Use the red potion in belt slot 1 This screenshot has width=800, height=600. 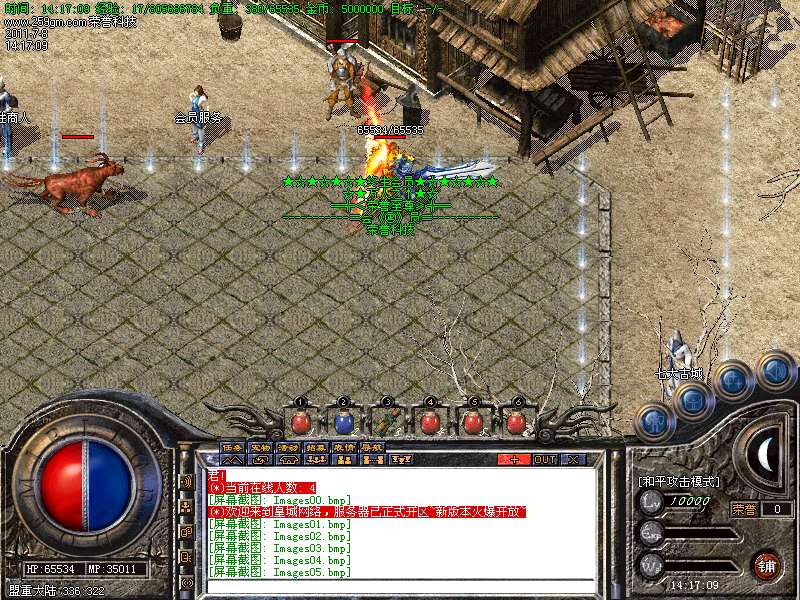pos(300,422)
